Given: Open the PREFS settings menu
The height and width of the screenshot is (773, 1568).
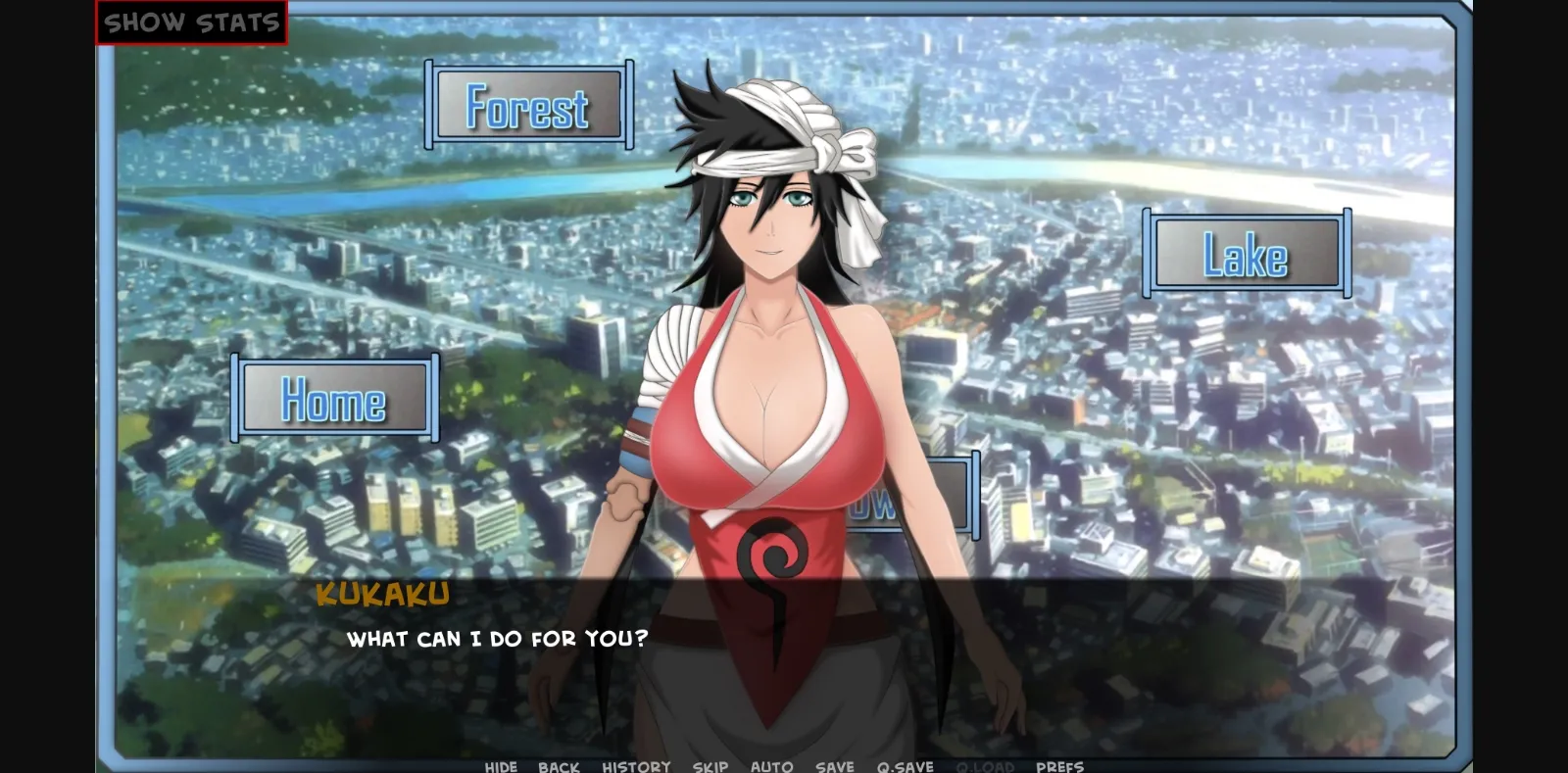Looking at the screenshot, I should tap(1058, 766).
